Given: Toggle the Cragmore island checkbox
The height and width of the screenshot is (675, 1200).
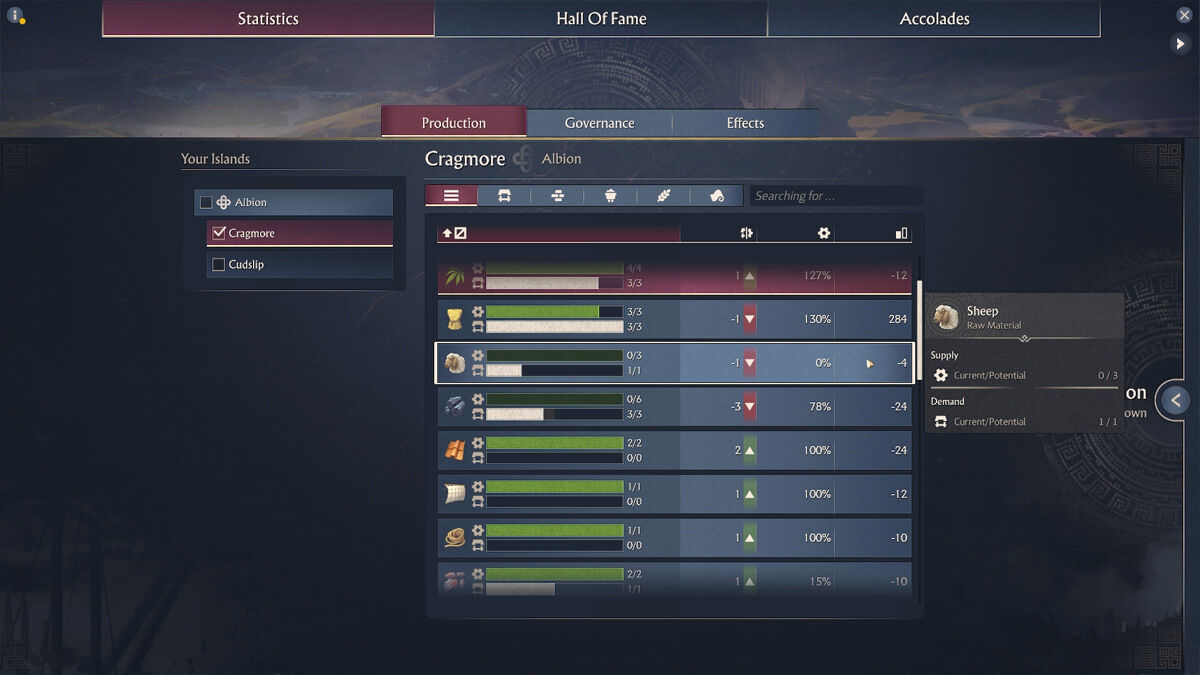Looking at the screenshot, I should click(x=219, y=233).
